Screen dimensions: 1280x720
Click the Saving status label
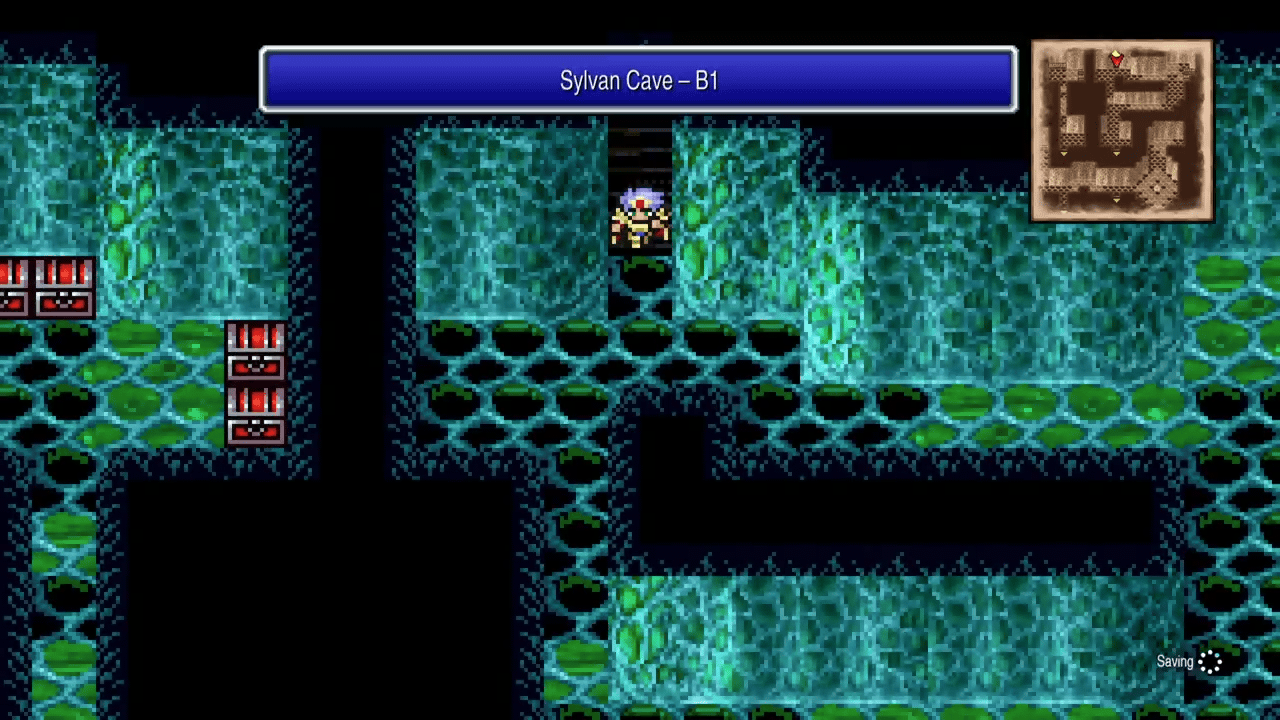pyautogui.click(x=1175, y=661)
